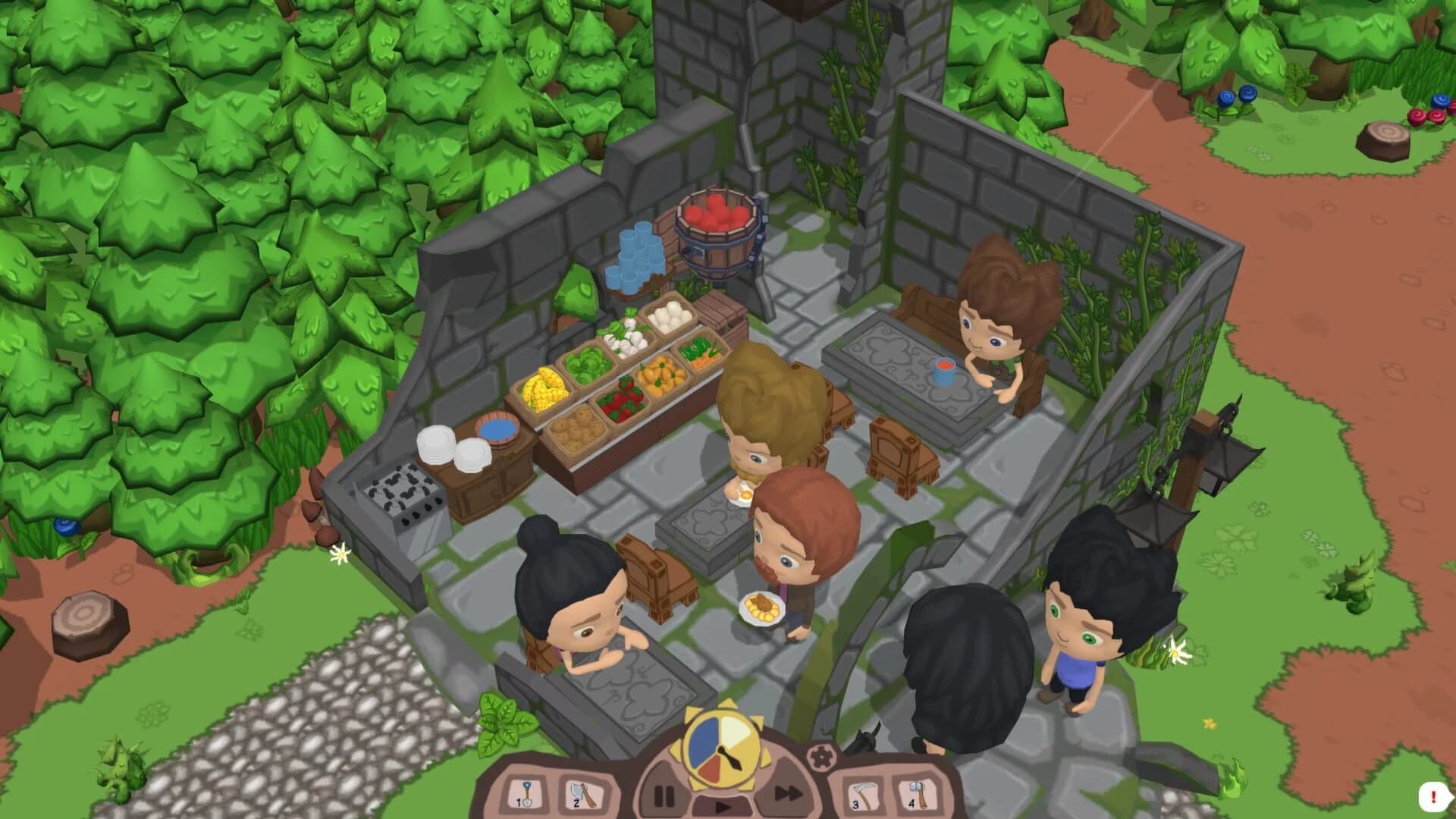Toggle pause with the pause button
Viewport: 1456px width, 819px height.
[664, 795]
